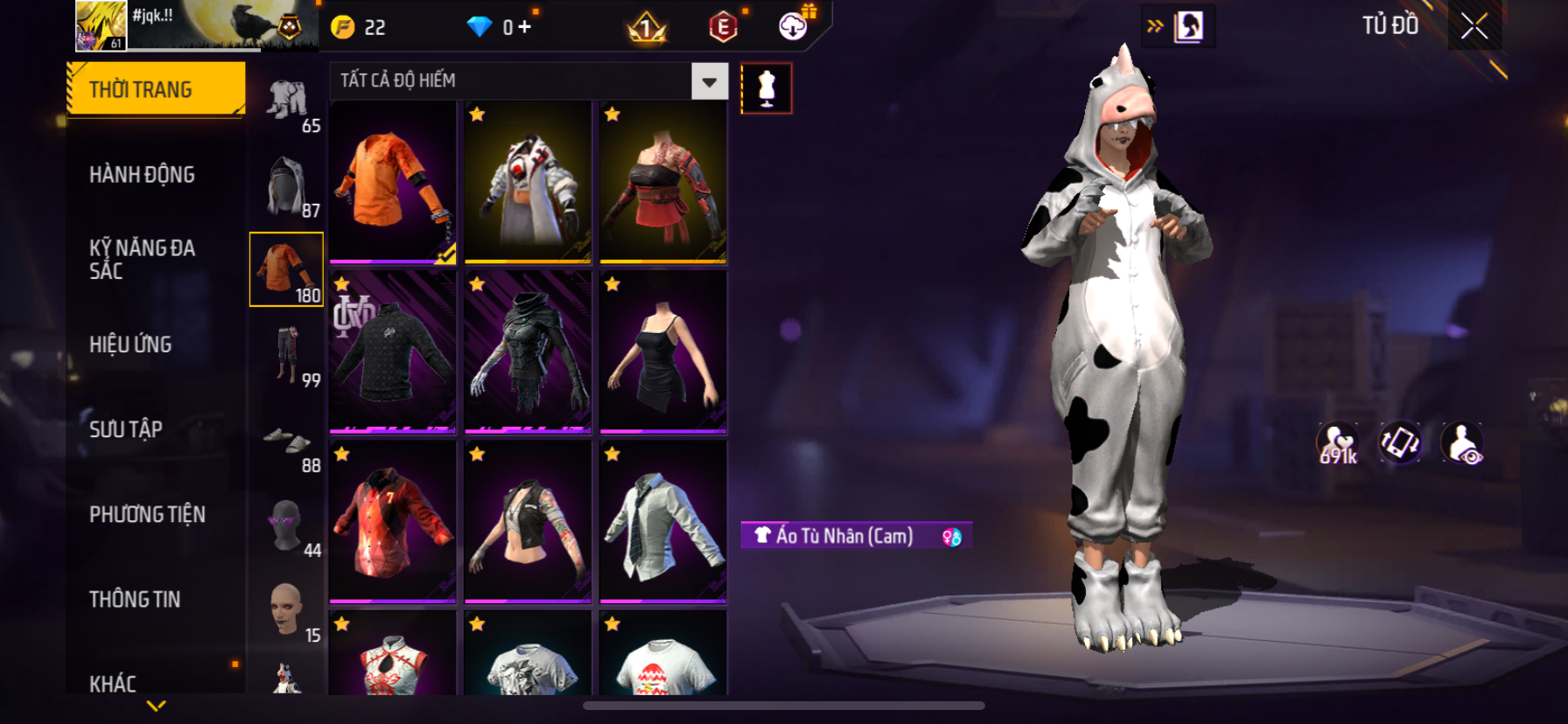Screen dimensions: 1568x724
Task: Go to the SƯU TẬP tab
Action: pyautogui.click(x=126, y=429)
